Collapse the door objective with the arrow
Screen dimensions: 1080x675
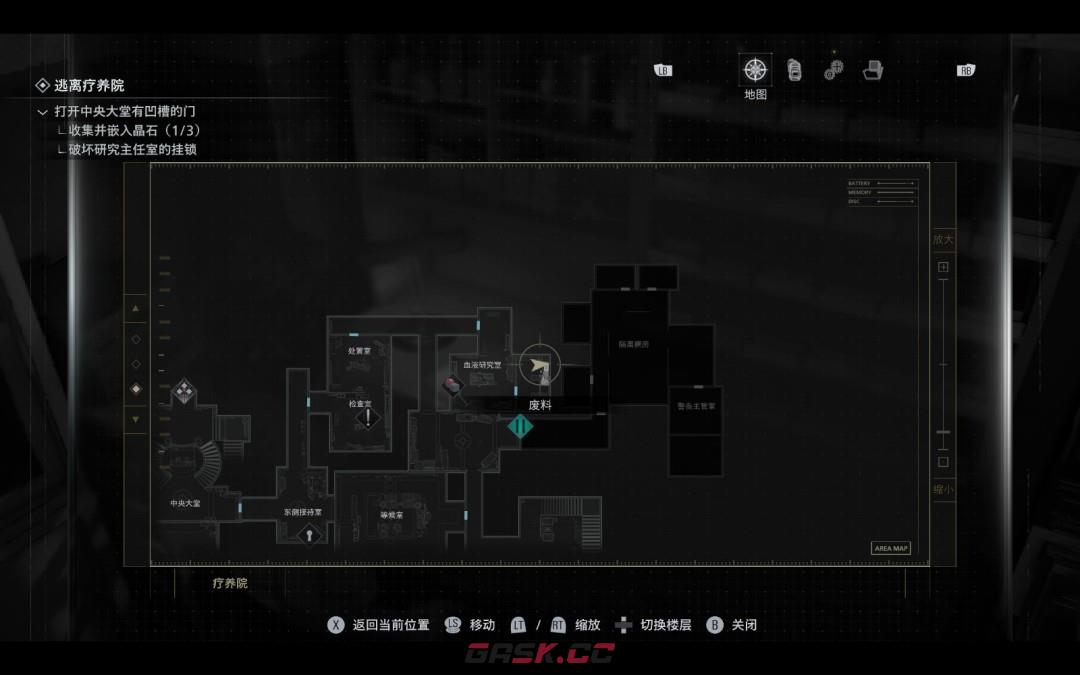pos(42,112)
